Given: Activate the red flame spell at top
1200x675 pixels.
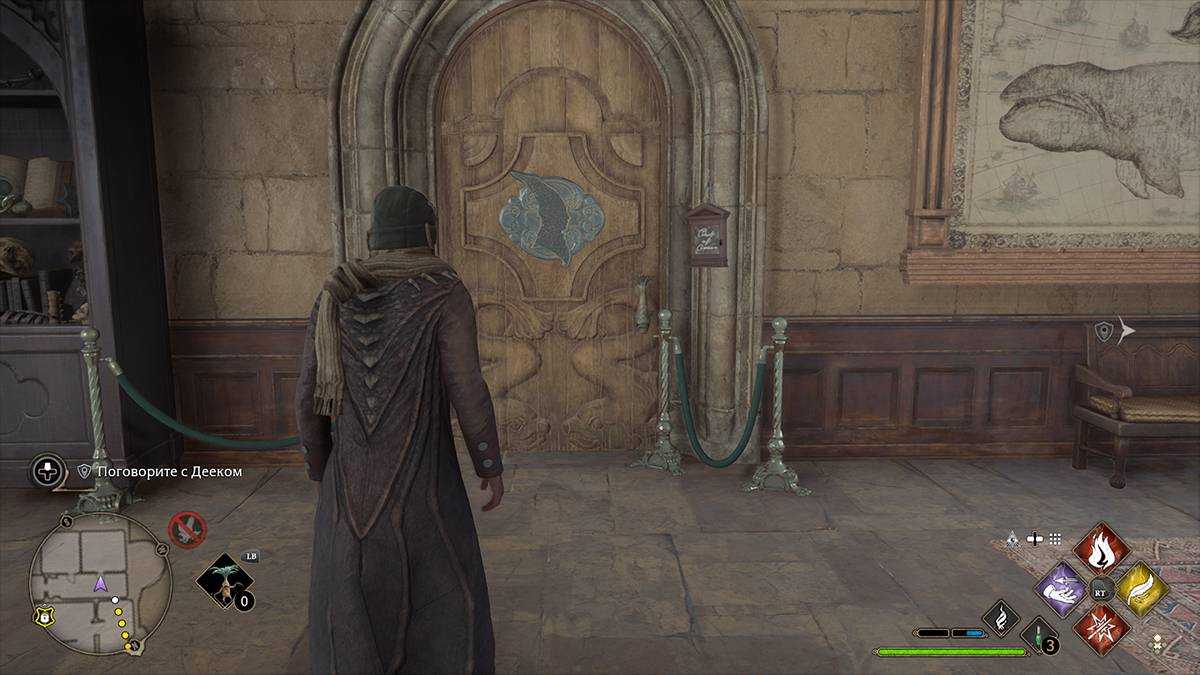Looking at the screenshot, I should (x=1101, y=548).
